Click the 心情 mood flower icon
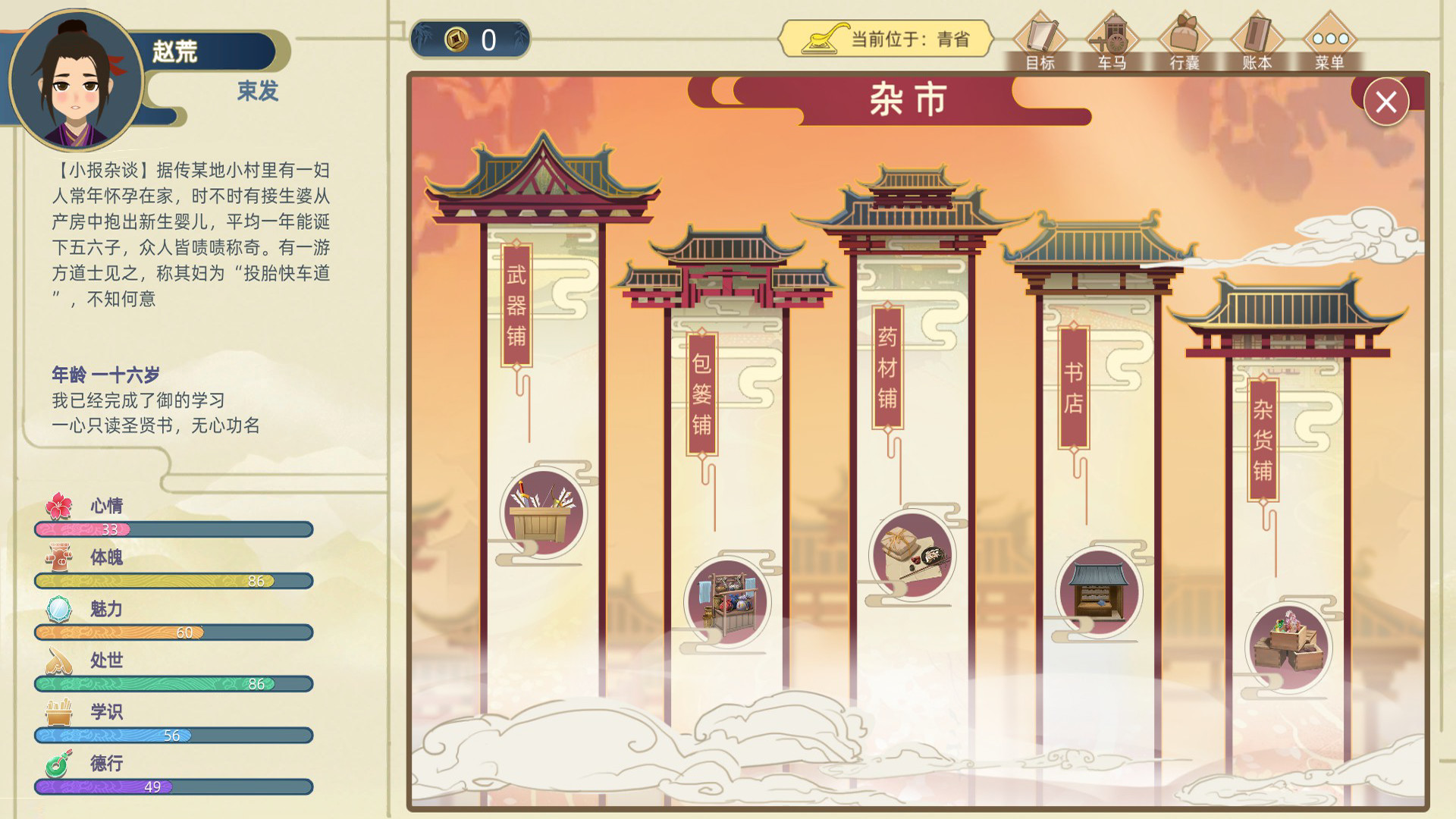This screenshot has width=1456, height=819. click(60, 506)
